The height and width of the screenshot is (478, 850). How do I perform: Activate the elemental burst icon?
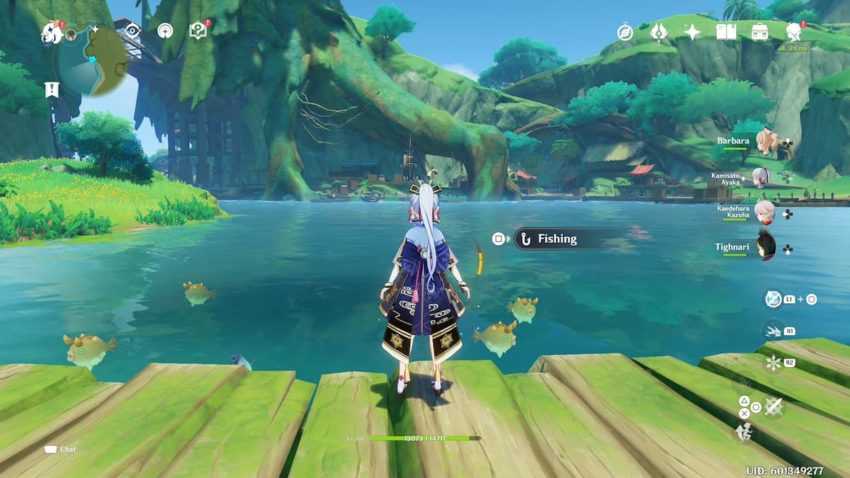[x=774, y=299]
